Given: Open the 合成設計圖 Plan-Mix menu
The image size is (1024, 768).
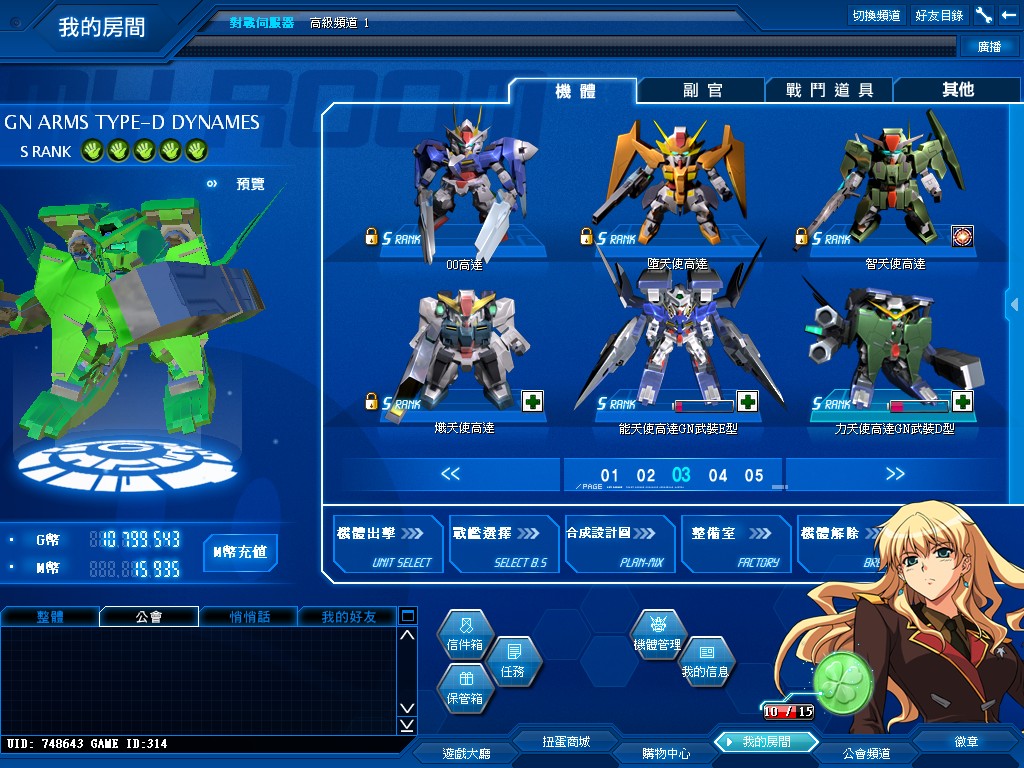Looking at the screenshot, I should point(619,544).
